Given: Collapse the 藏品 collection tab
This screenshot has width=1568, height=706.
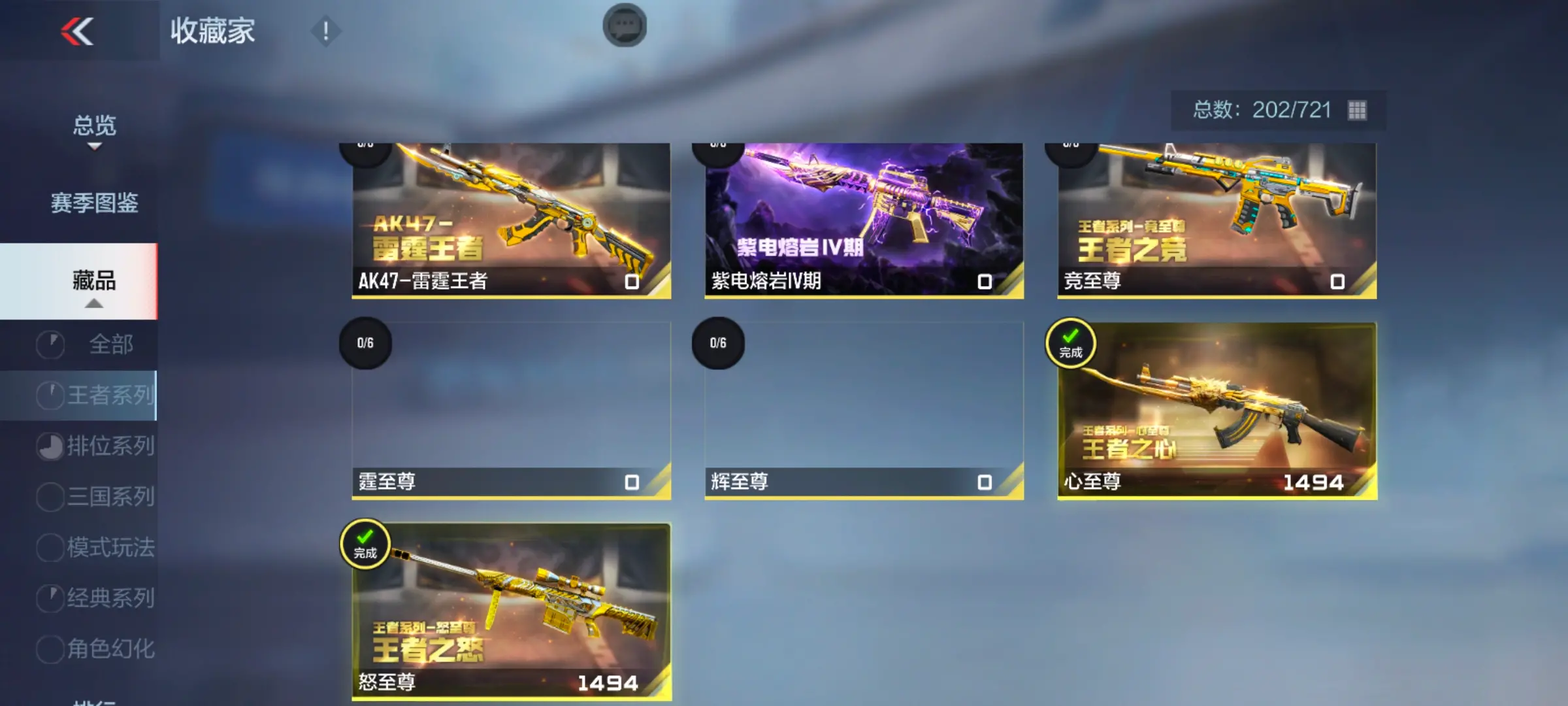Looking at the screenshot, I should click(x=94, y=282).
